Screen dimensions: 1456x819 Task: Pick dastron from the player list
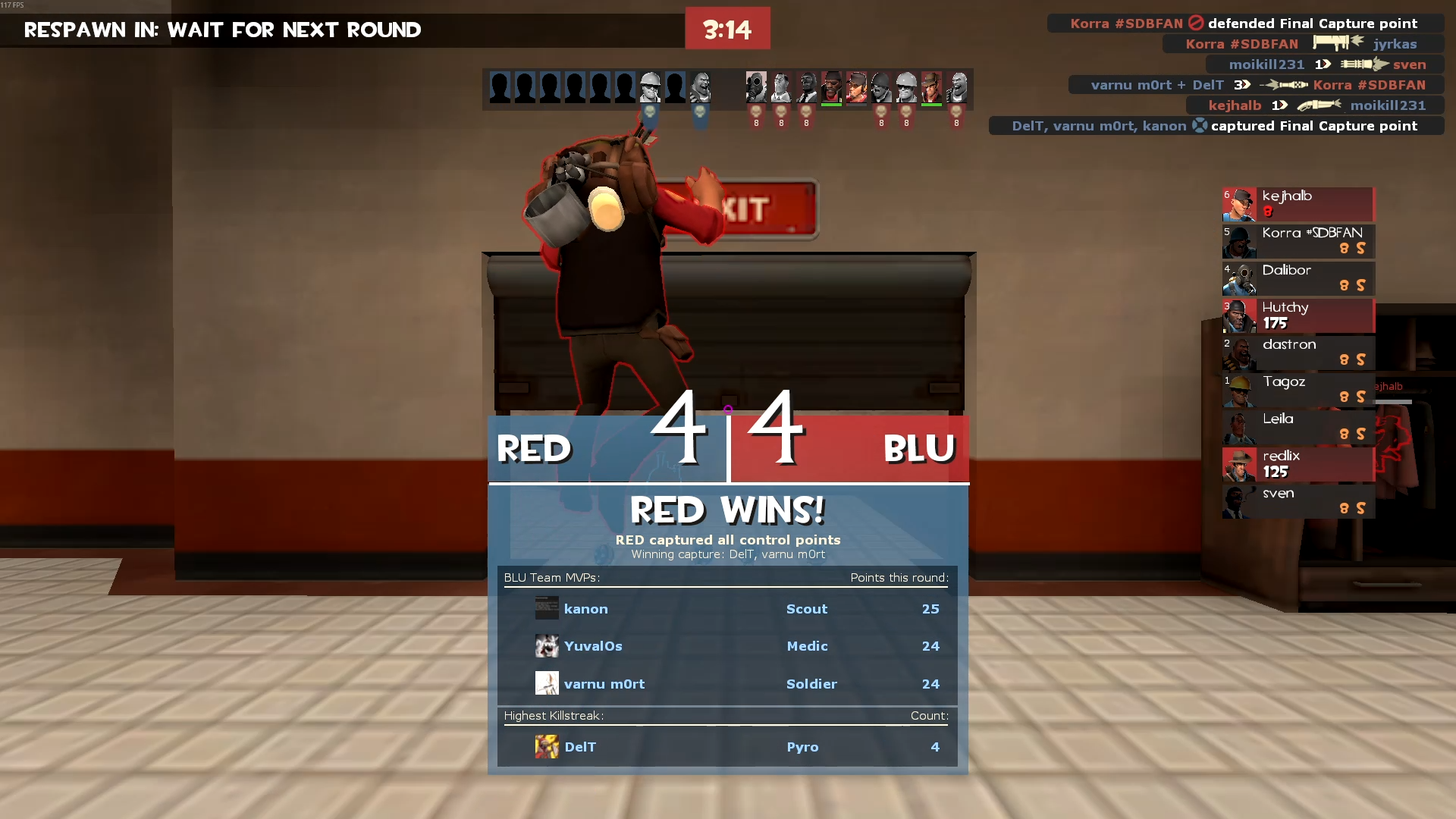(x=1298, y=353)
